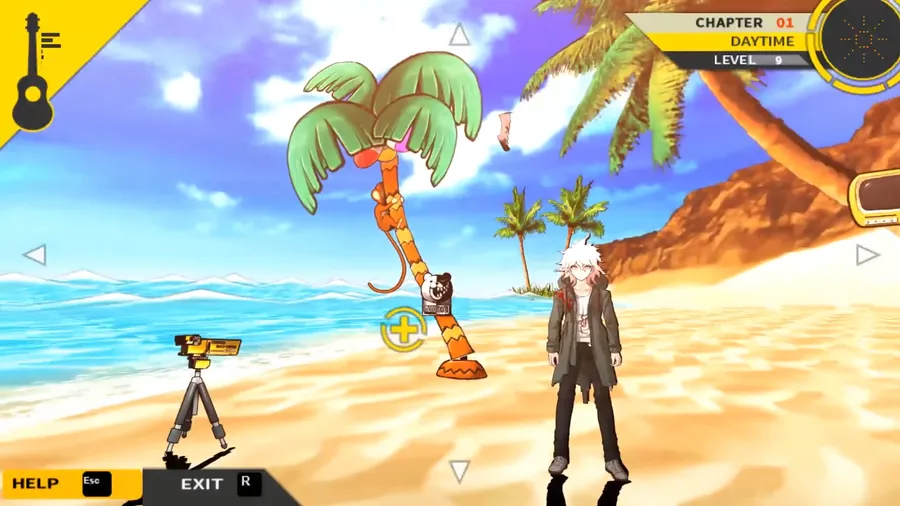
Task: Pan the view with the left arrow
Action: (x=35, y=255)
